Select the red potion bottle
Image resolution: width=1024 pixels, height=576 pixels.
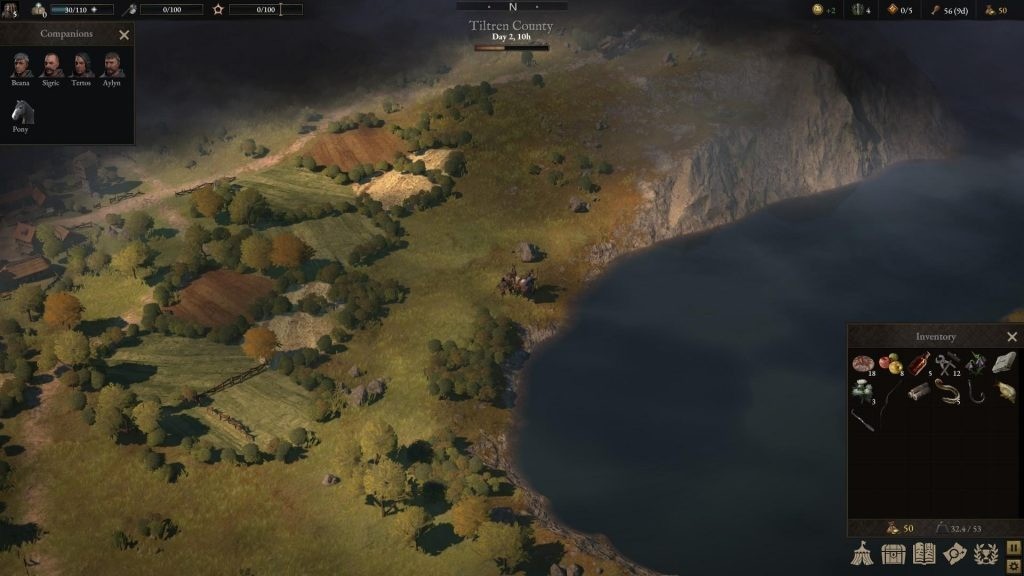919,364
